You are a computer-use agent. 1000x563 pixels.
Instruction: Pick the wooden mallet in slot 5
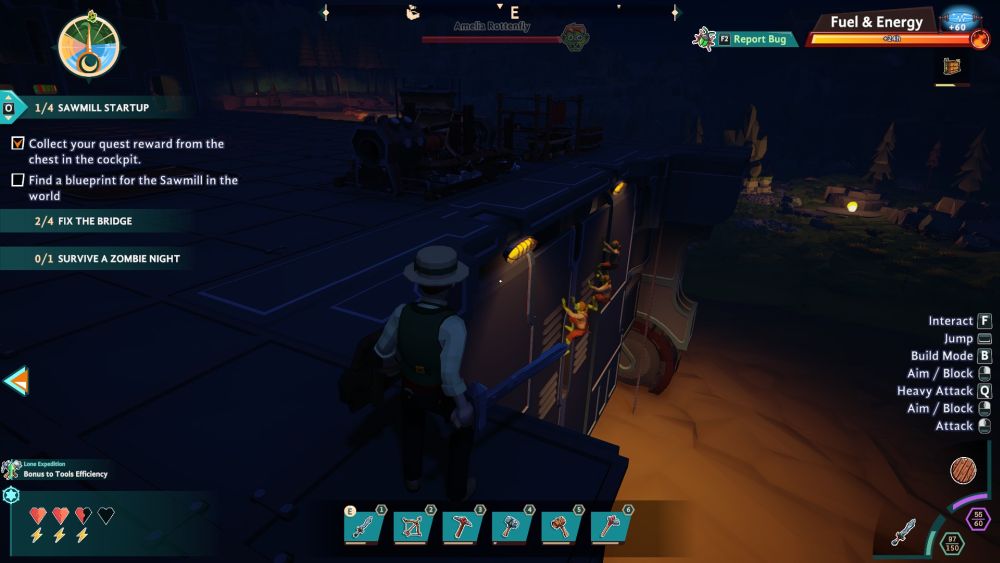click(x=560, y=526)
